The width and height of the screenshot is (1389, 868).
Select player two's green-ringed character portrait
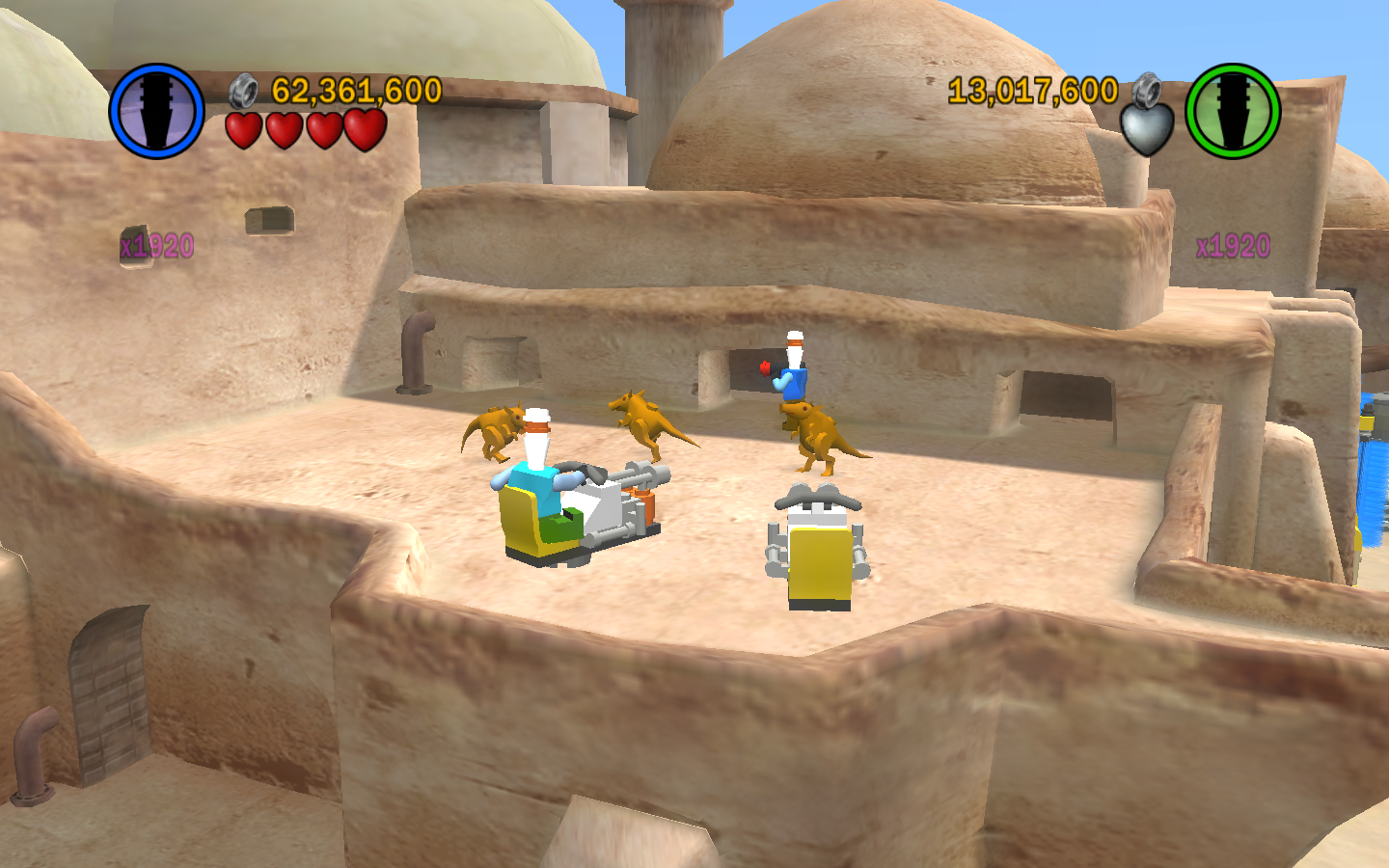pyautogui.click(x=1232, y=111)
